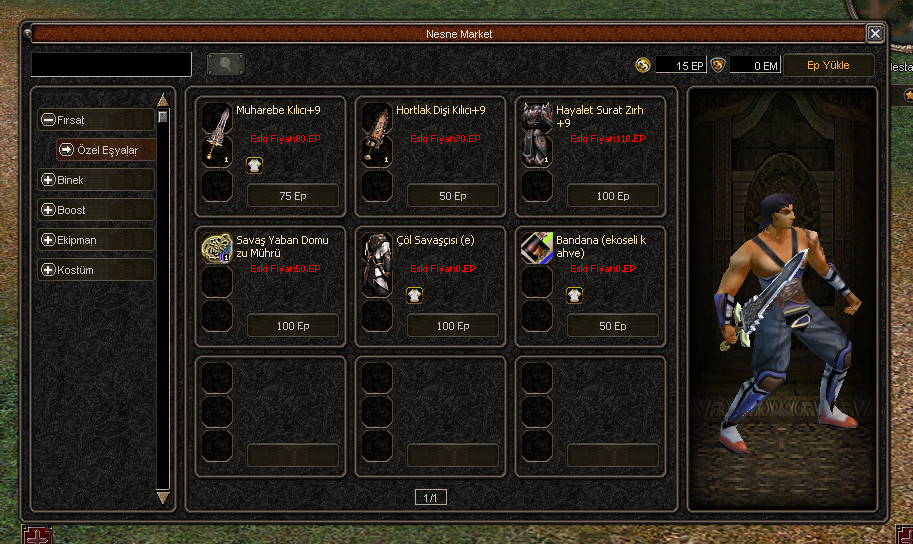This screenshot has width=913, height=544.
Task: Hit the magnifier search button
Action: coord(226,65)
